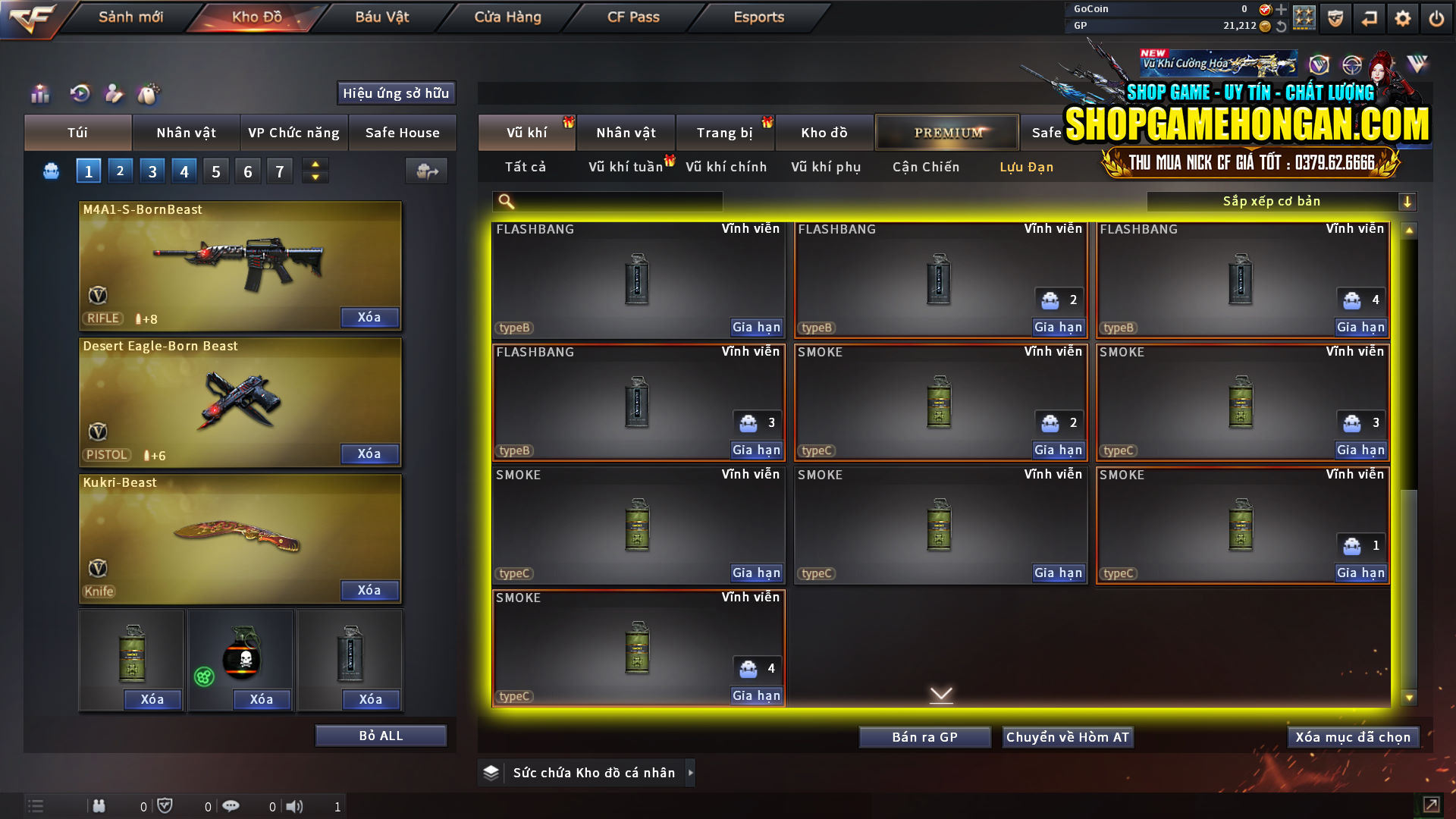Screen dimensions: 1456x819
Task: Open the statistics icon above the Túi tab
Action: [x=39, y=94]
